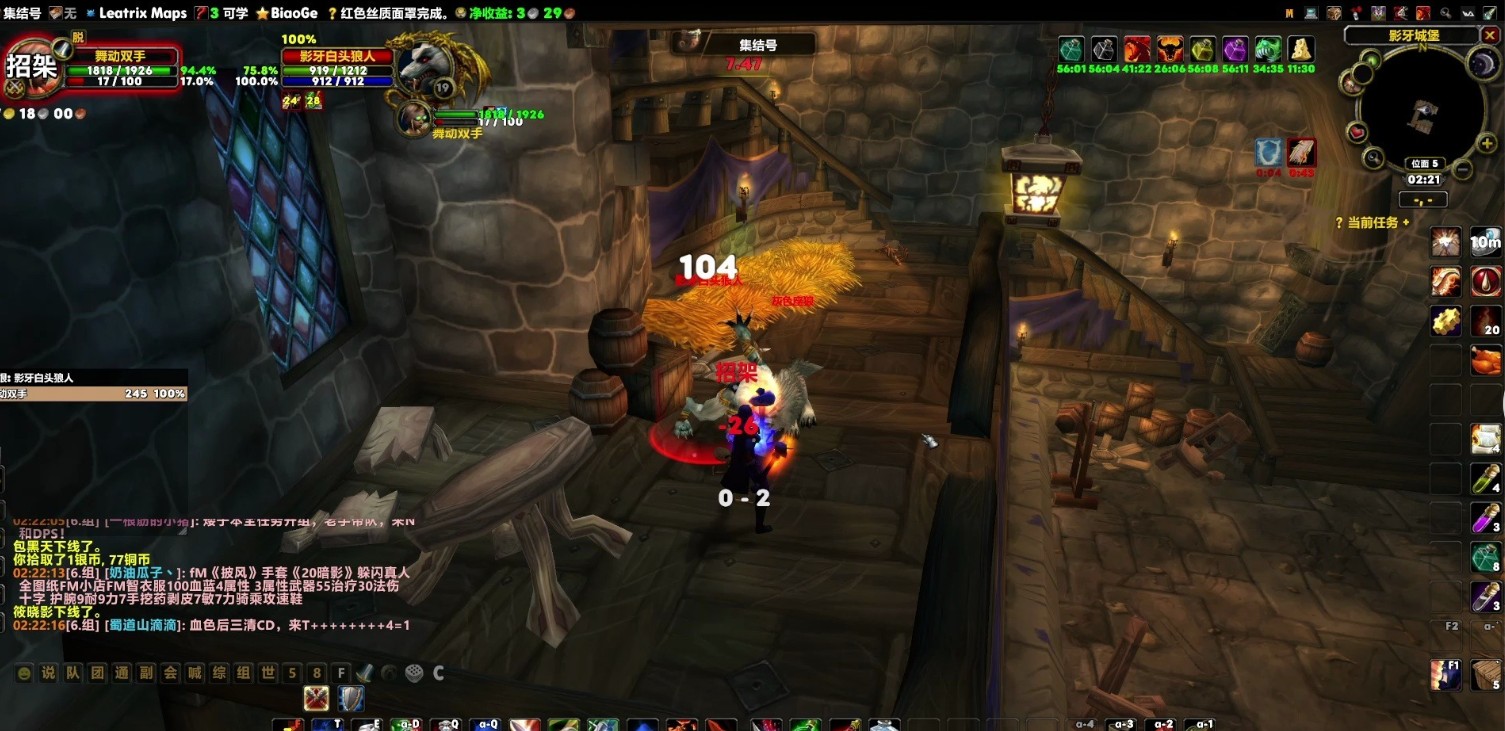This screenshot has width=1505, height=731.
Task: Close the minimap with the X button
Action: (1489, 35)
